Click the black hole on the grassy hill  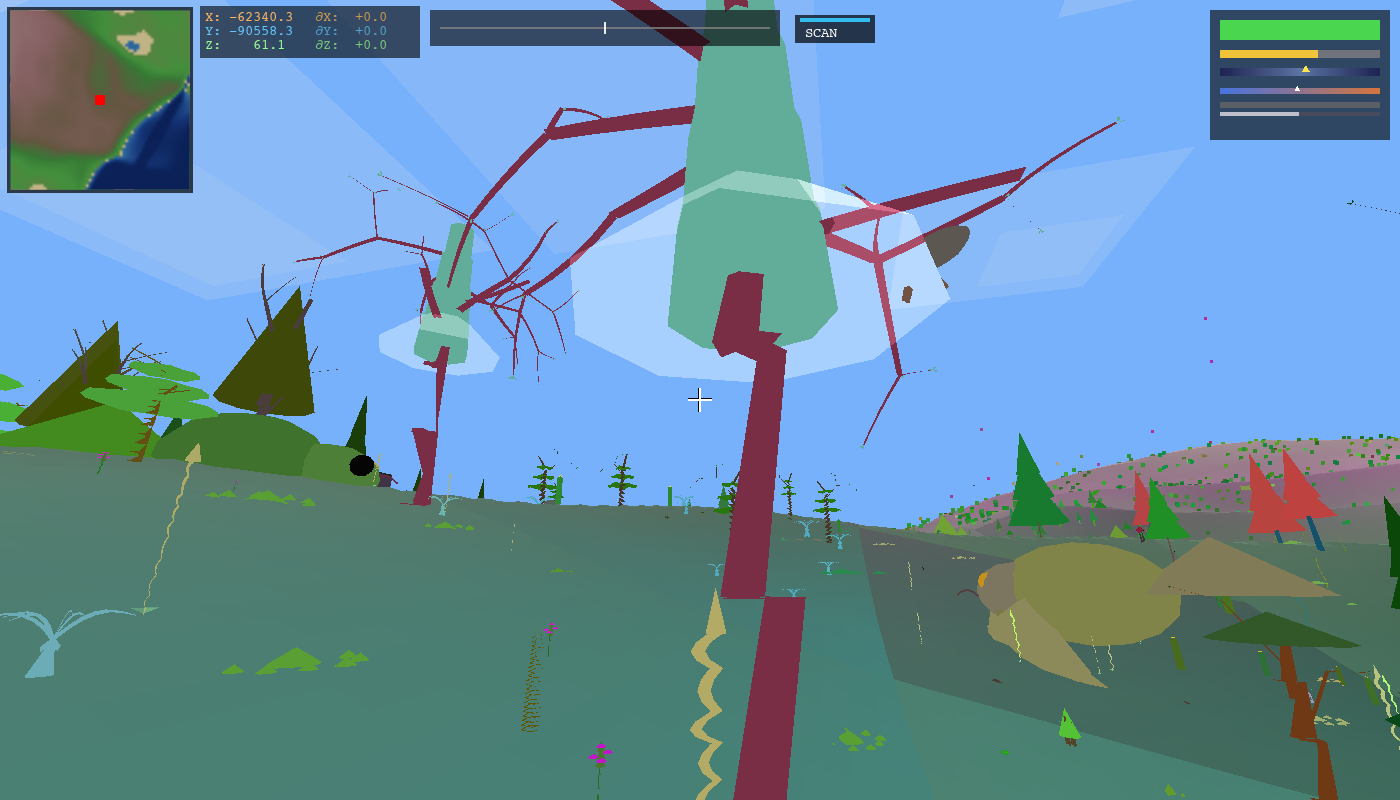click(x=360, y=463)
